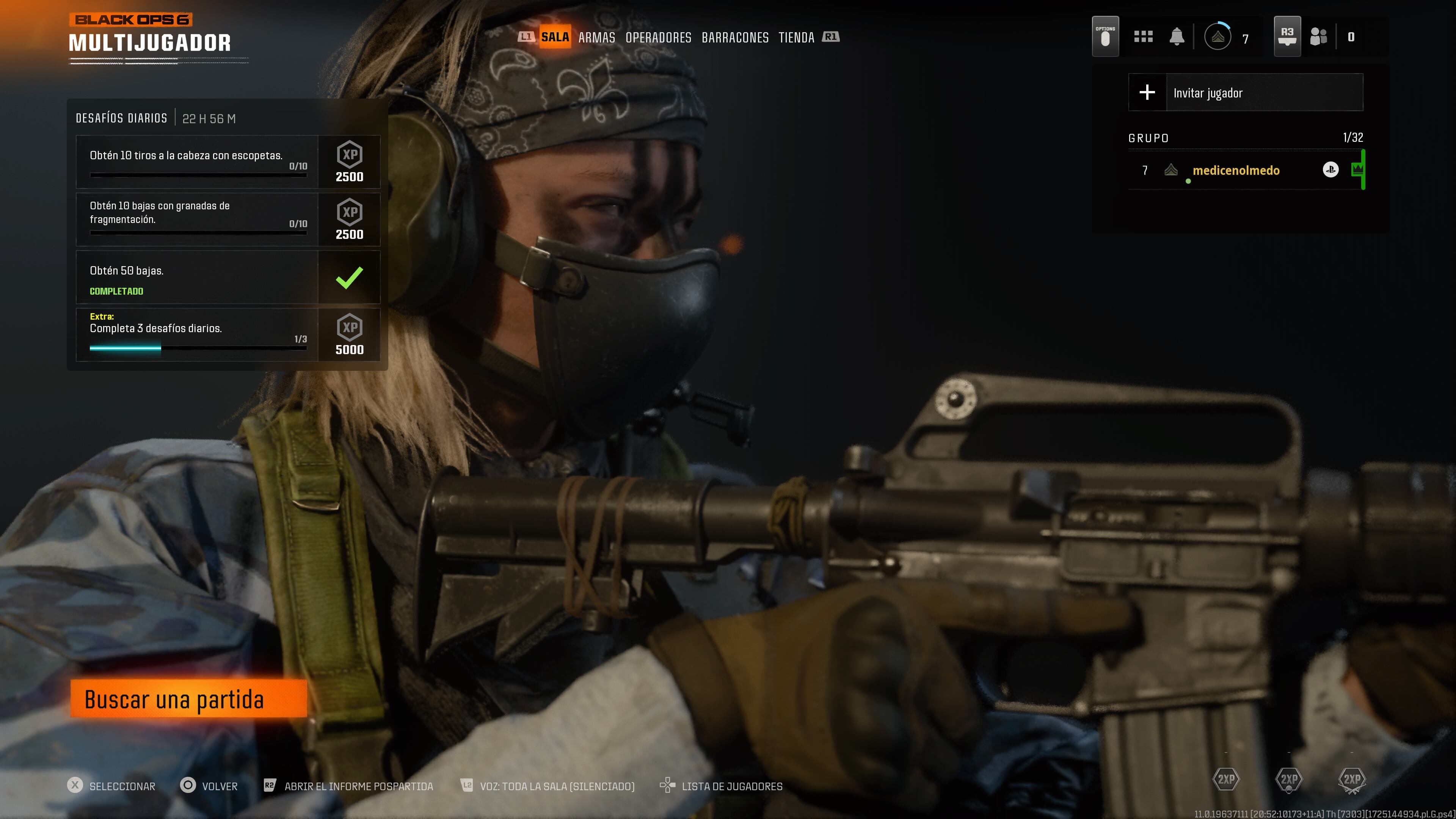Open the TIENDA store tab
Screen dimensions: 1456x819
coord(796,38)
